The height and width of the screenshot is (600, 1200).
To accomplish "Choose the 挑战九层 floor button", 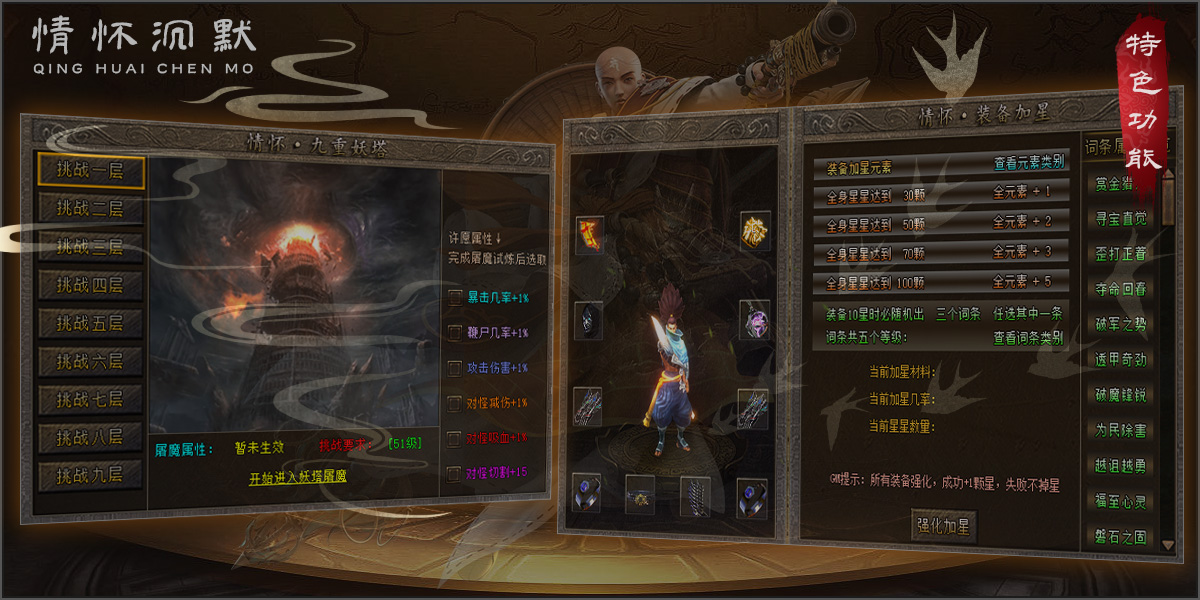I will (x=91, y=475).
